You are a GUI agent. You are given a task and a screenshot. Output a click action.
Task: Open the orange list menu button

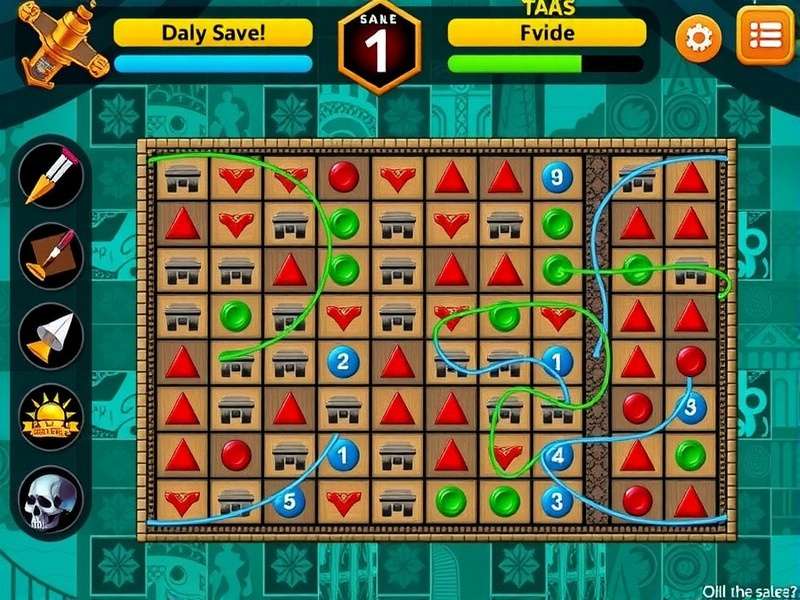(x=765, y=35)
